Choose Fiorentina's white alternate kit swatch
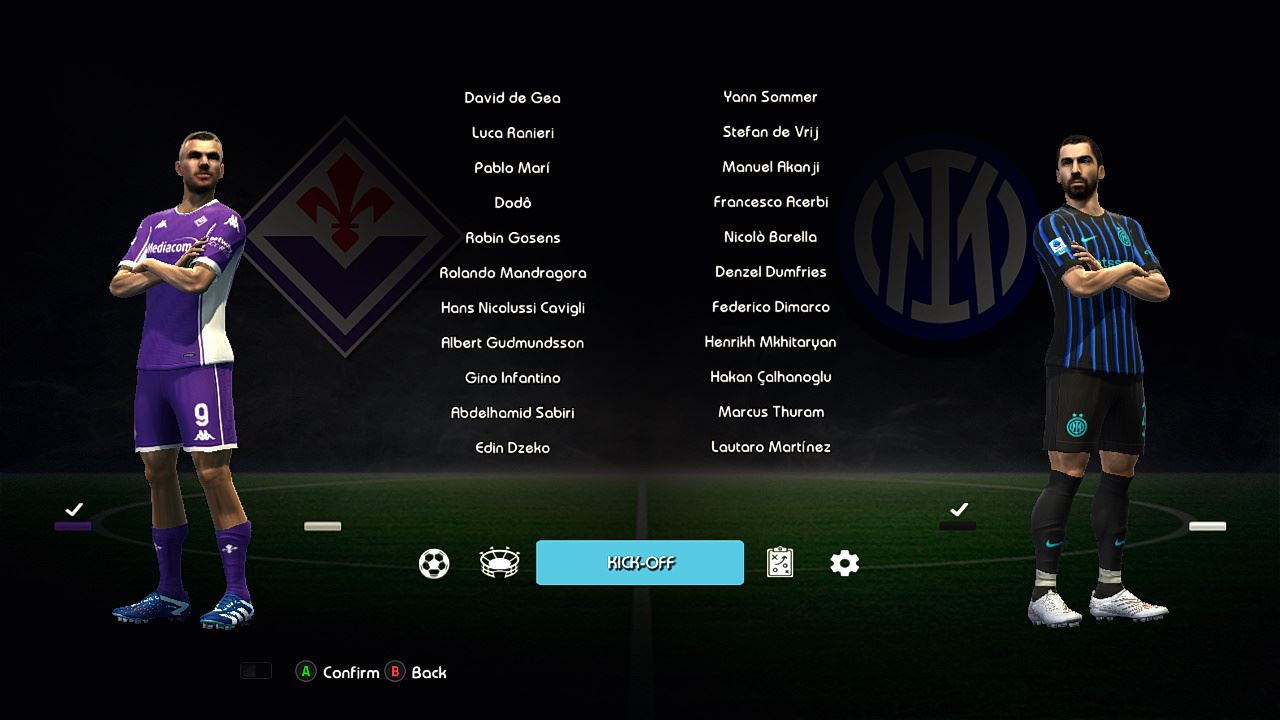Viewport: 1280px width, 720px height. pos(322,526)
